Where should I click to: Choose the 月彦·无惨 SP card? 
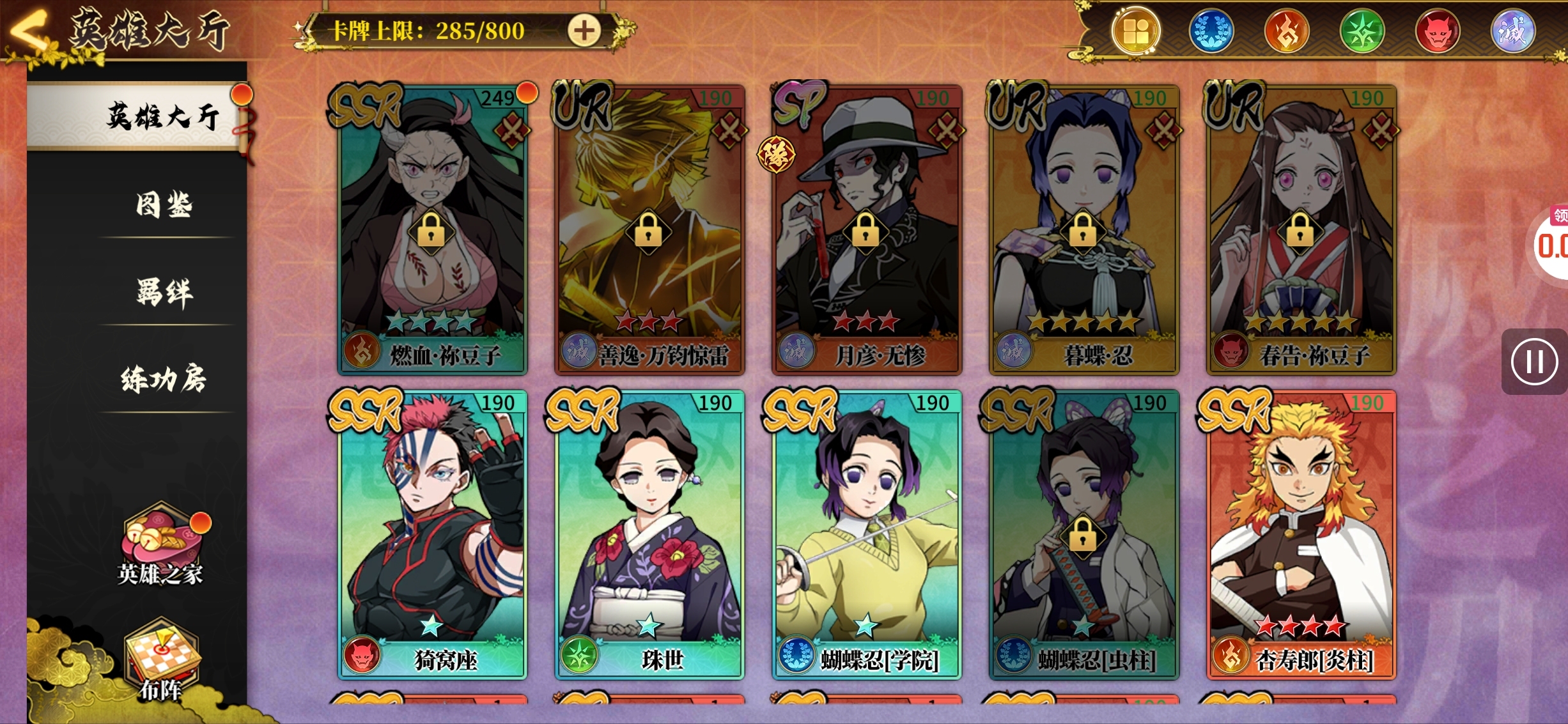pos(866,230)
